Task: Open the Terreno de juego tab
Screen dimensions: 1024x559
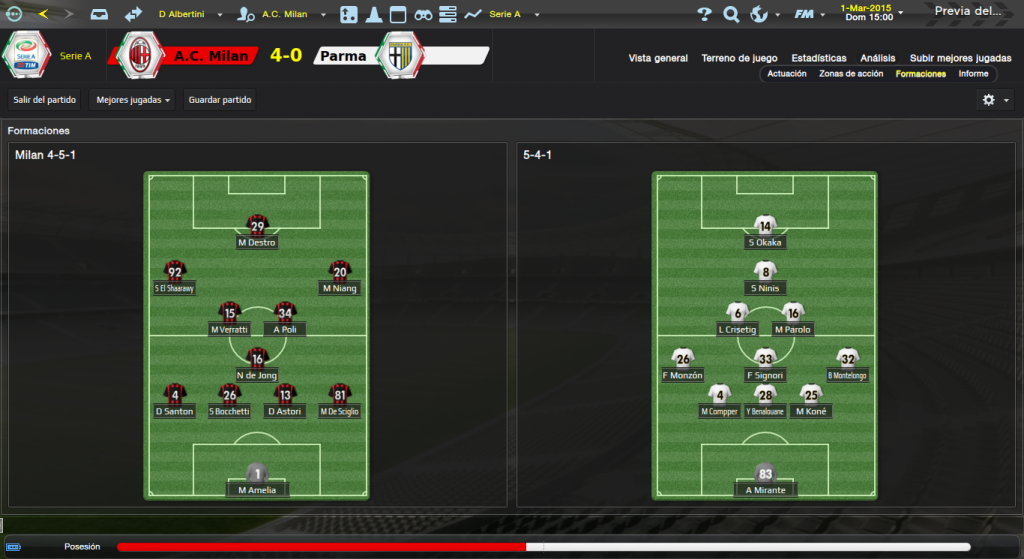Action: (x=739, y=58)
